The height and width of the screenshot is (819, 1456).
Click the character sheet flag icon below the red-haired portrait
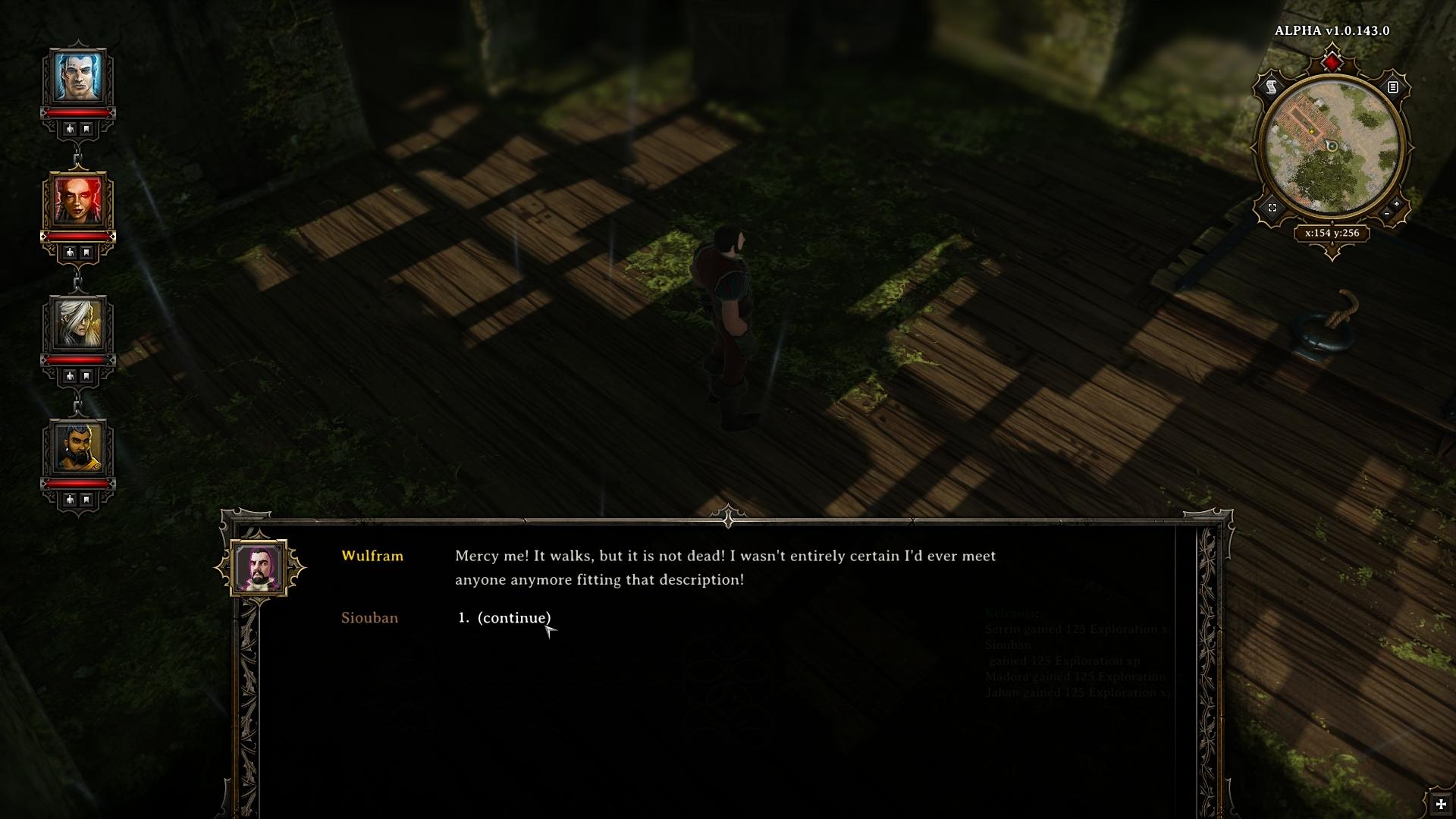point(86,252)
